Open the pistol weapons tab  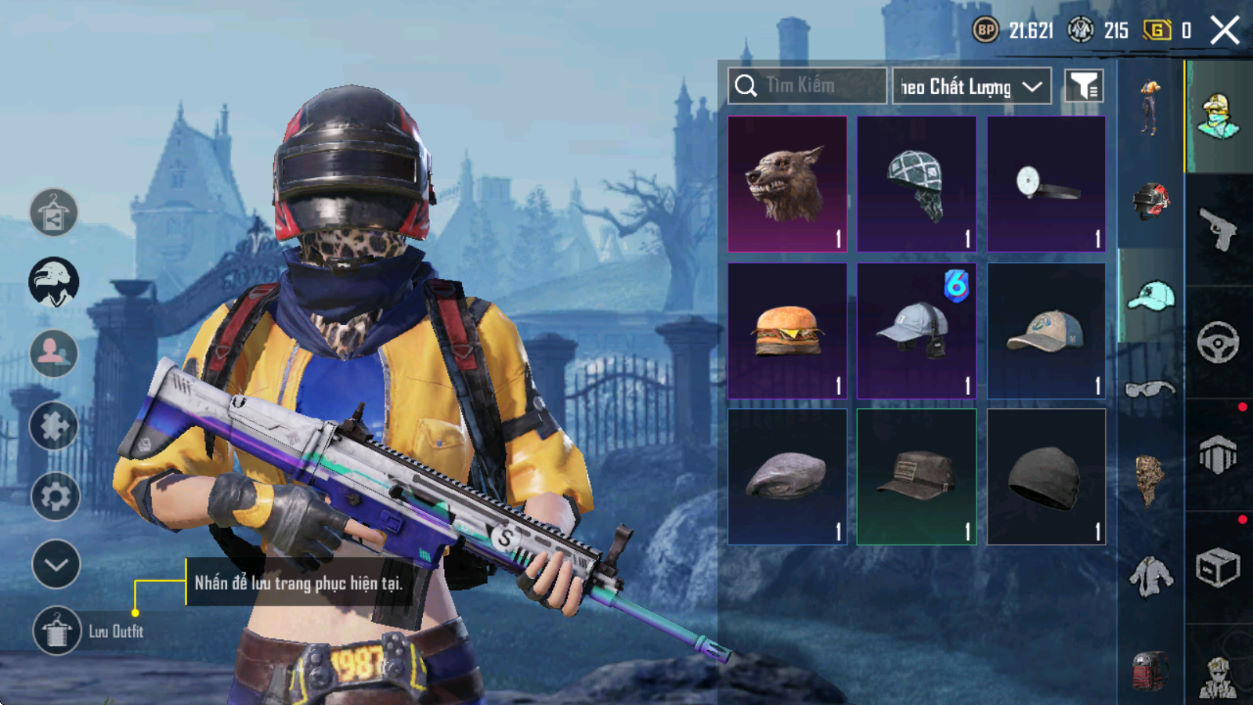pos(1218,230)
